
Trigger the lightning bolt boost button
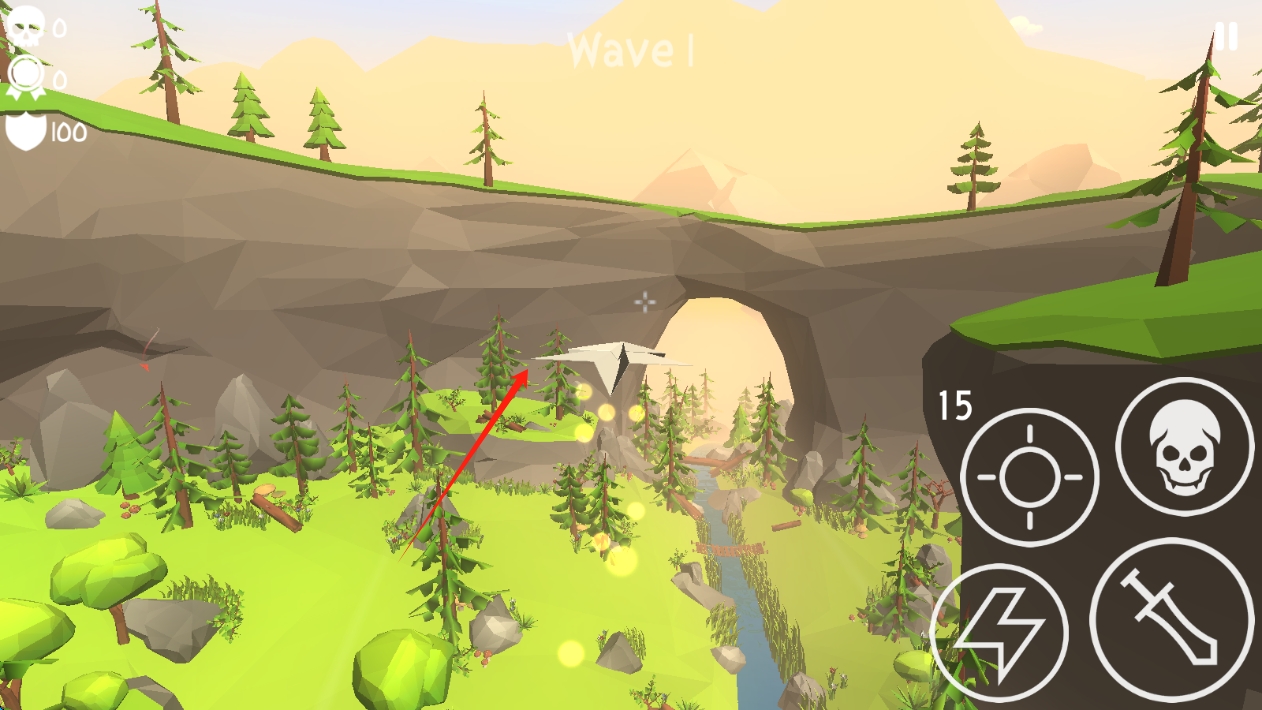tap(999, 632)
